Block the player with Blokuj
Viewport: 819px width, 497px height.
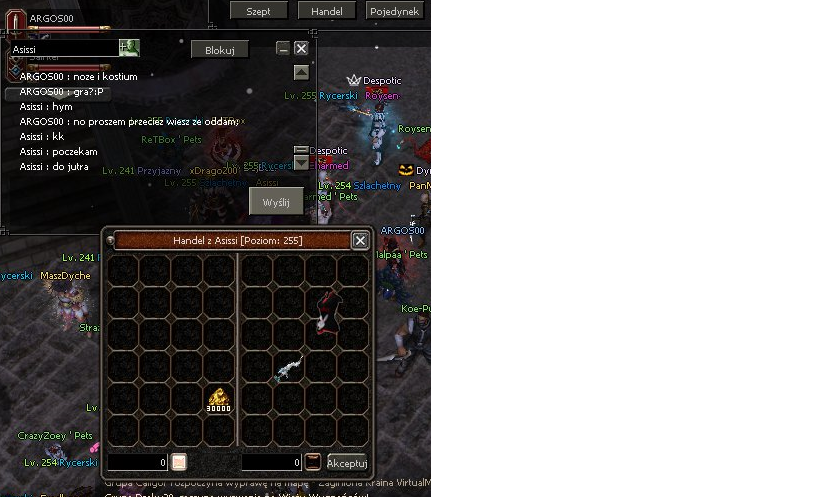pos(219,50)
